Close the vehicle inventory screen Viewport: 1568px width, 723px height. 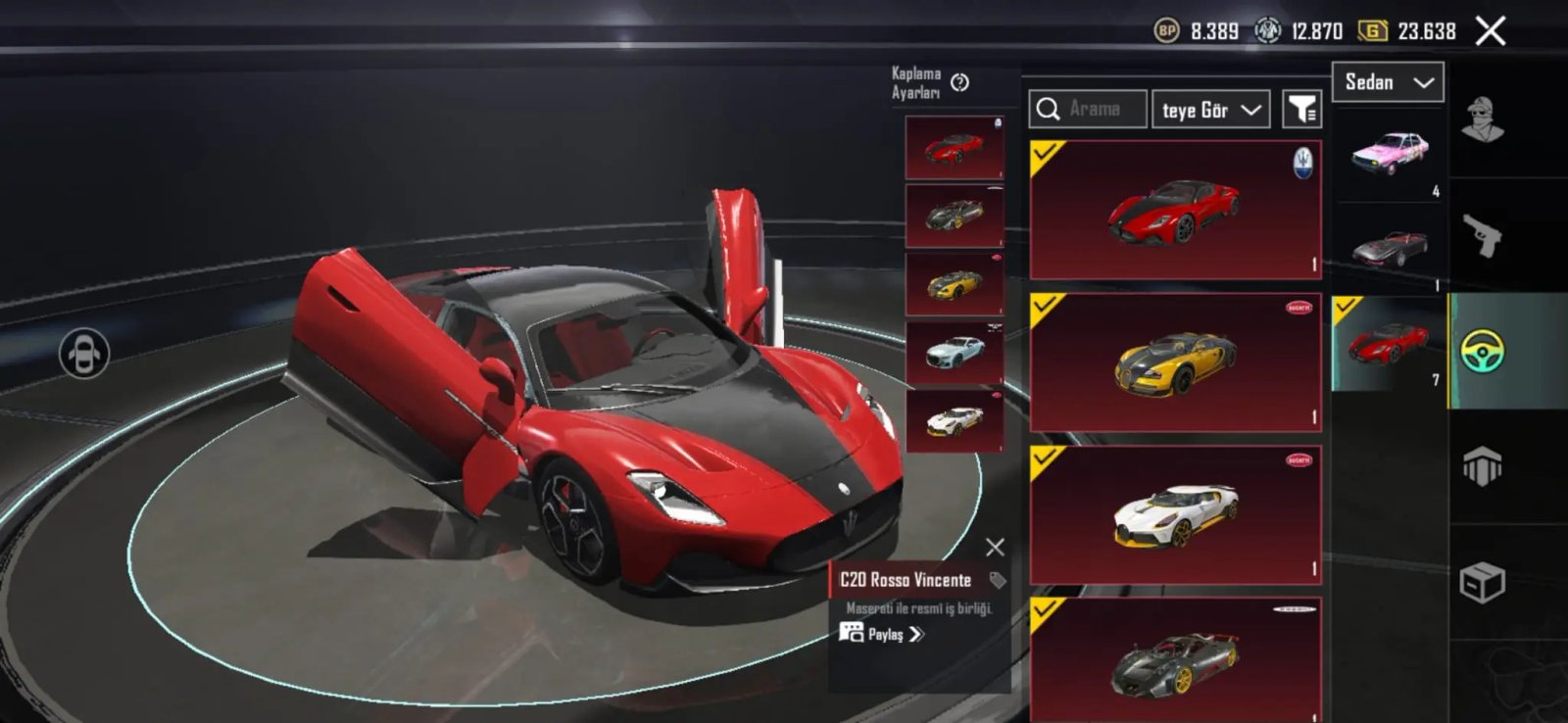(x=1491, y=31)
